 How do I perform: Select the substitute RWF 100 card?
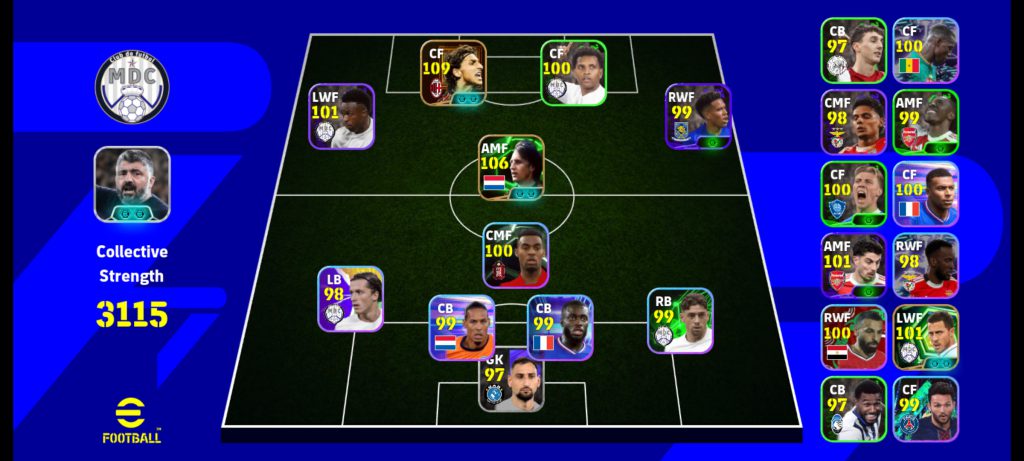click(x=853, y=338)
